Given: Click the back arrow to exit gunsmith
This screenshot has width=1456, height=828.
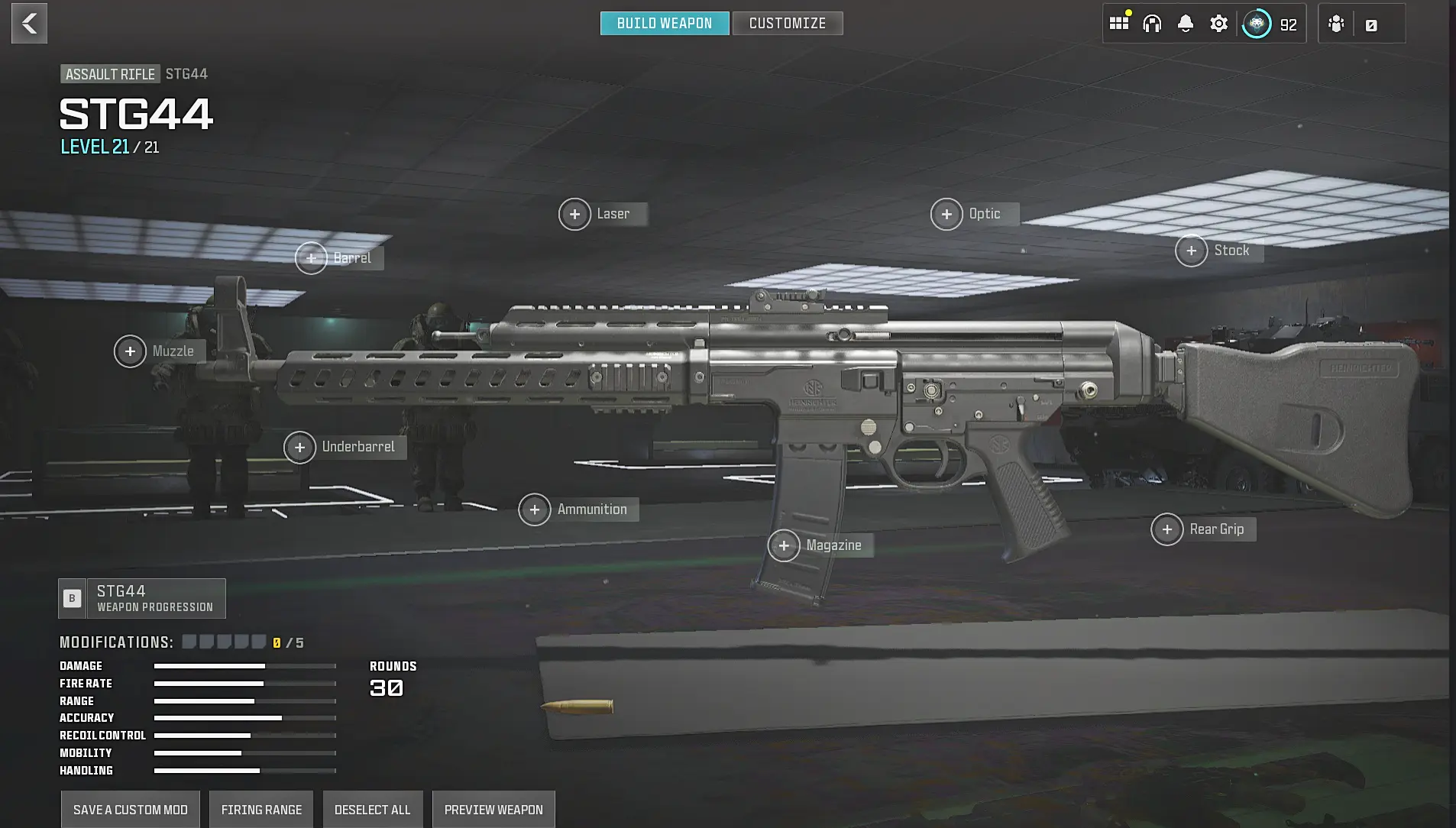Looking at the screenshot, I should (29, 23).
